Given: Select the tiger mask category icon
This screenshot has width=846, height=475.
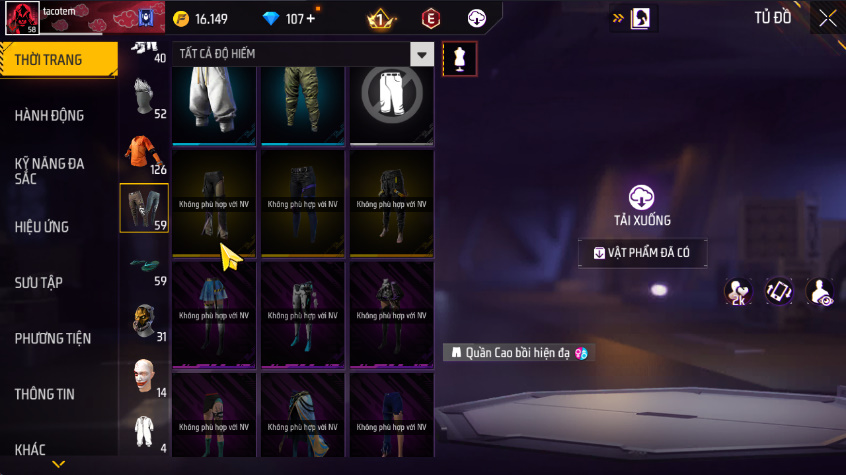Looking at the screenshot, I should click(x=143, y=319).
